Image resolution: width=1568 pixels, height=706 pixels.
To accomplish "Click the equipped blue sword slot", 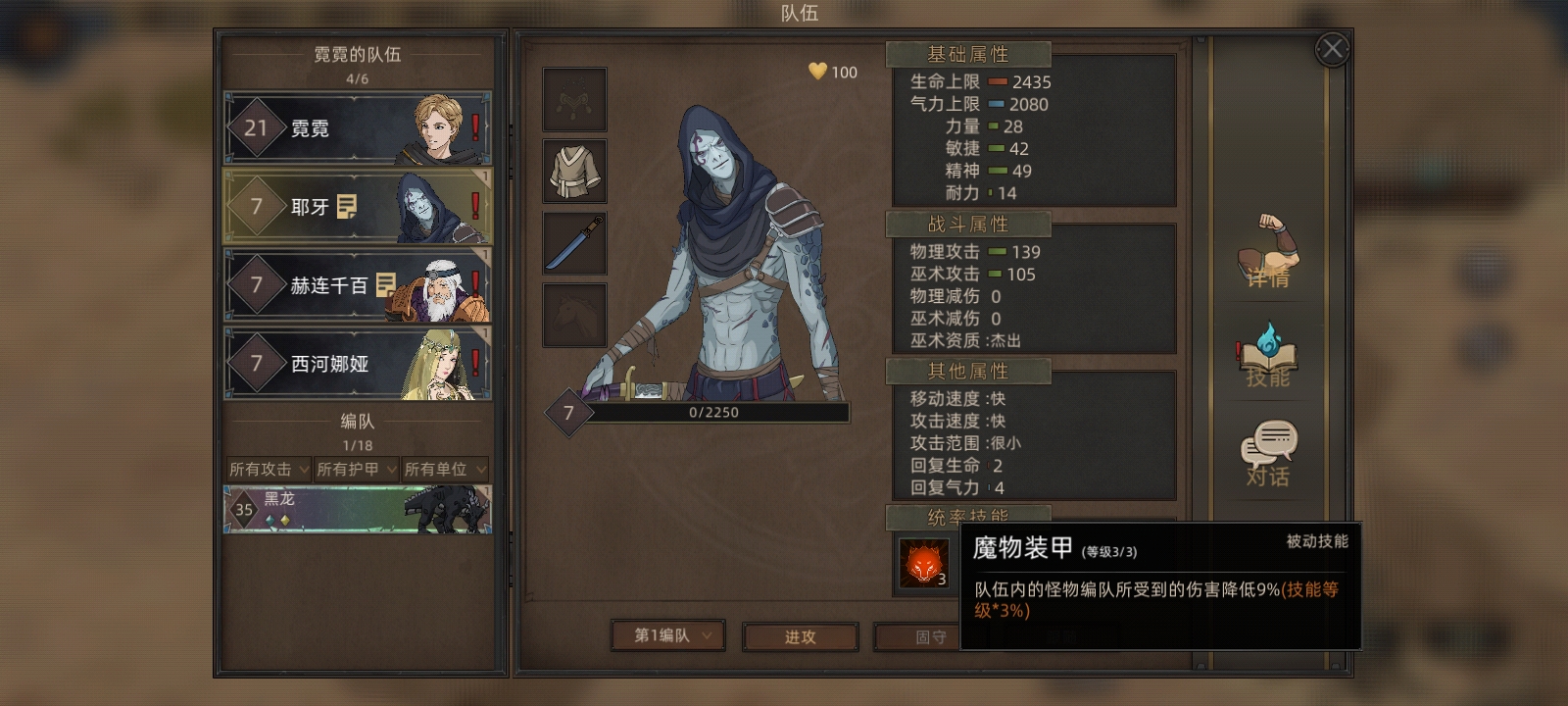I will click(575, 243).
